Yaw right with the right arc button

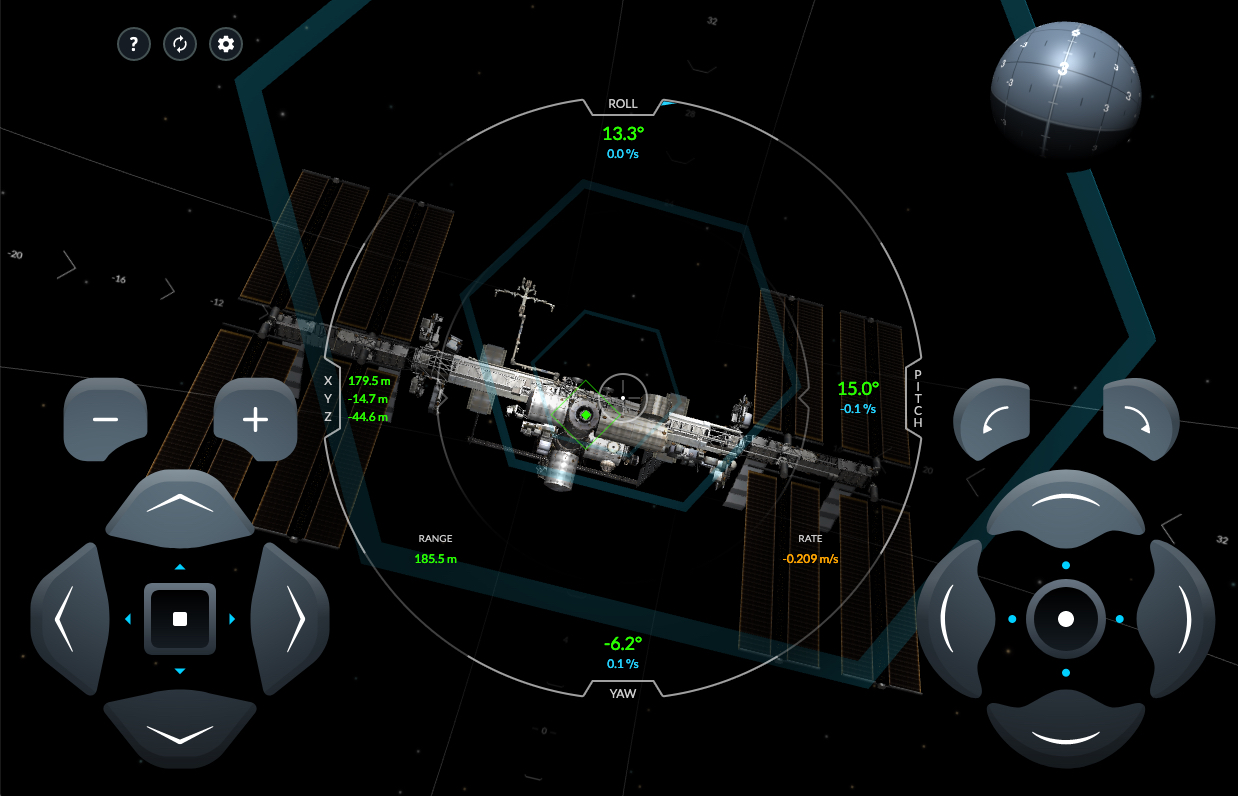click(x=1178, y=619)
